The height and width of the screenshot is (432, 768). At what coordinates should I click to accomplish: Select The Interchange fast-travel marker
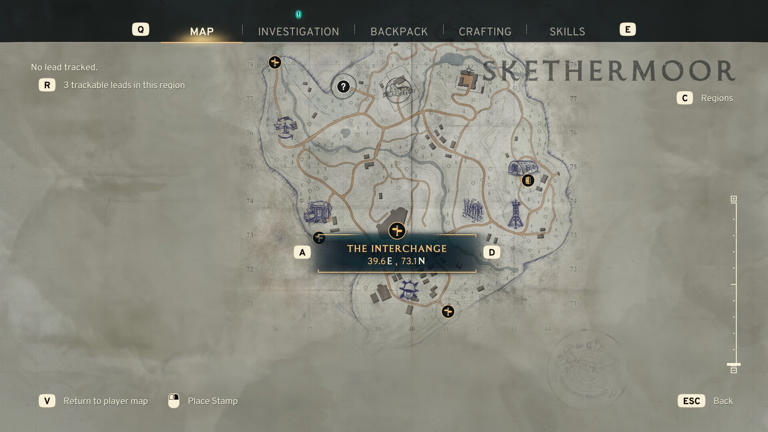pos(396,231)
